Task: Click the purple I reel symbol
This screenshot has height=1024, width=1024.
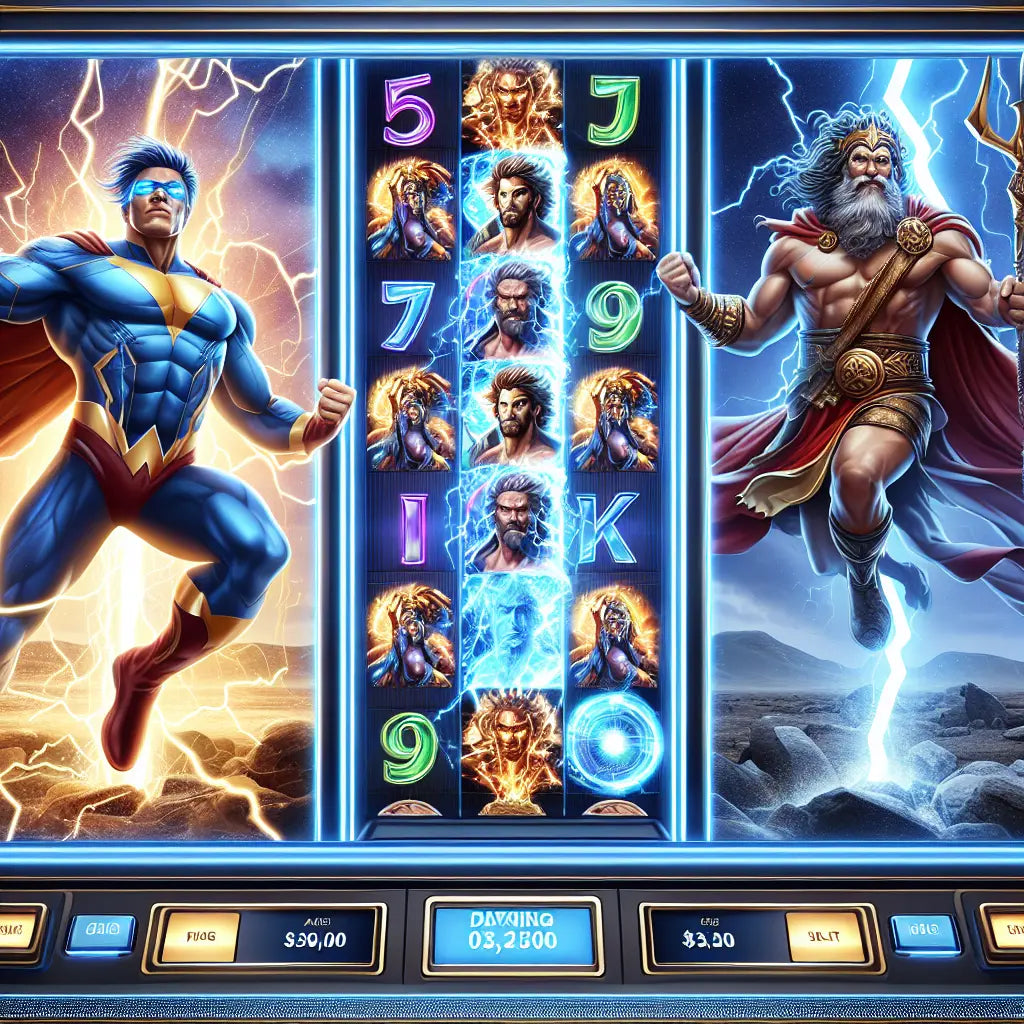Action: point(410,527)
